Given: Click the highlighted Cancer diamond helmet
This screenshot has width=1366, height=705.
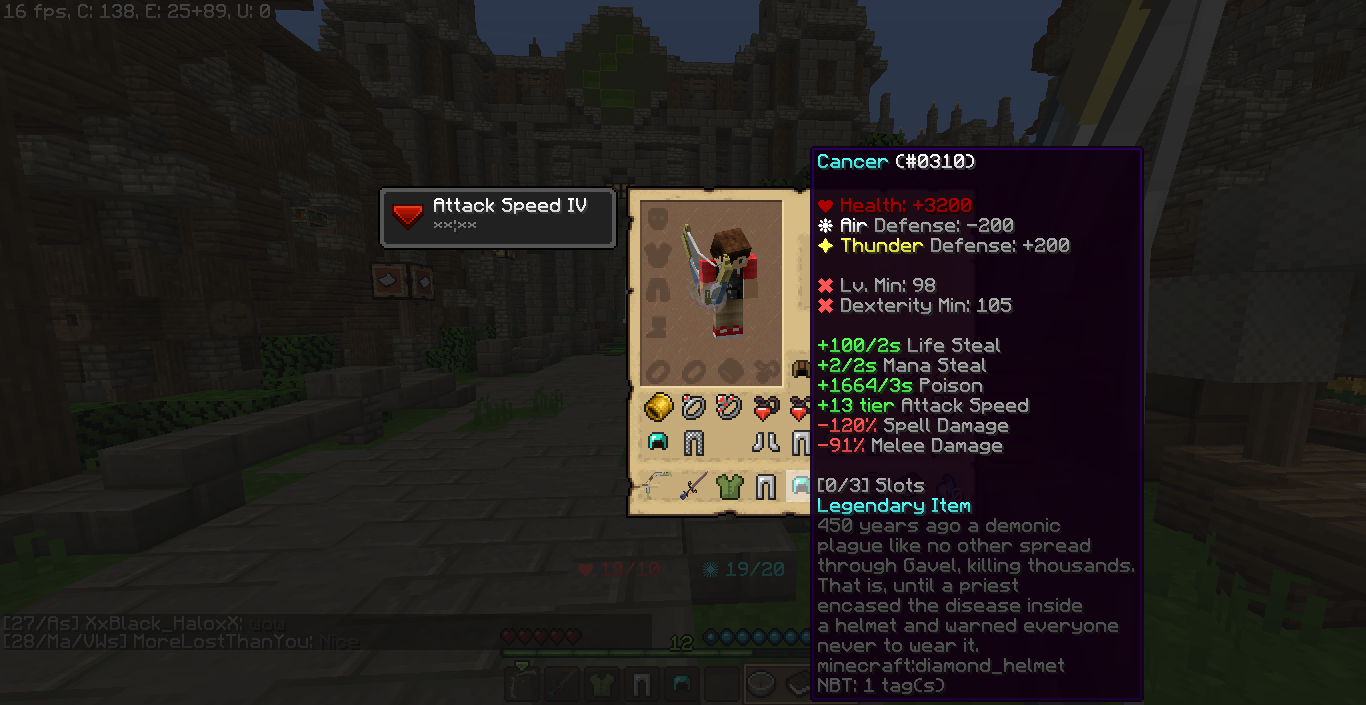Looking at the screenshot, I should [x=800, y=487].
